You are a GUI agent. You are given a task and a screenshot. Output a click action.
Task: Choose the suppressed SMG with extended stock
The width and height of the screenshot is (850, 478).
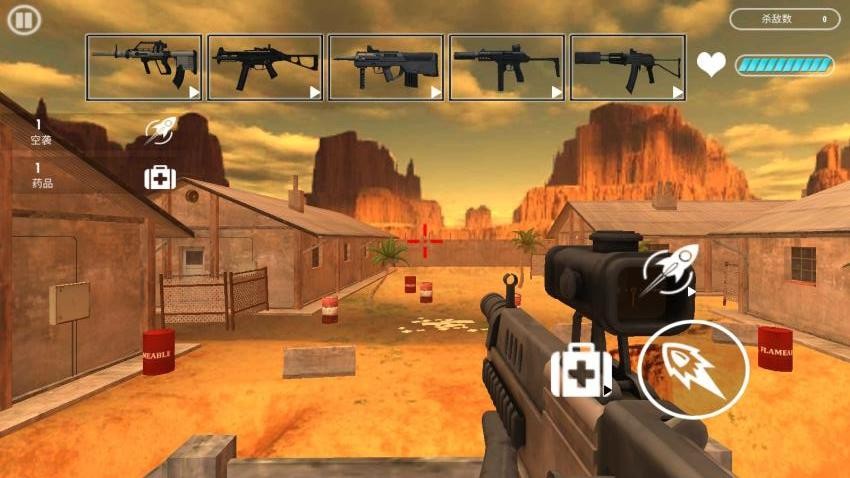pyautogui.click(x=507, y=67)
